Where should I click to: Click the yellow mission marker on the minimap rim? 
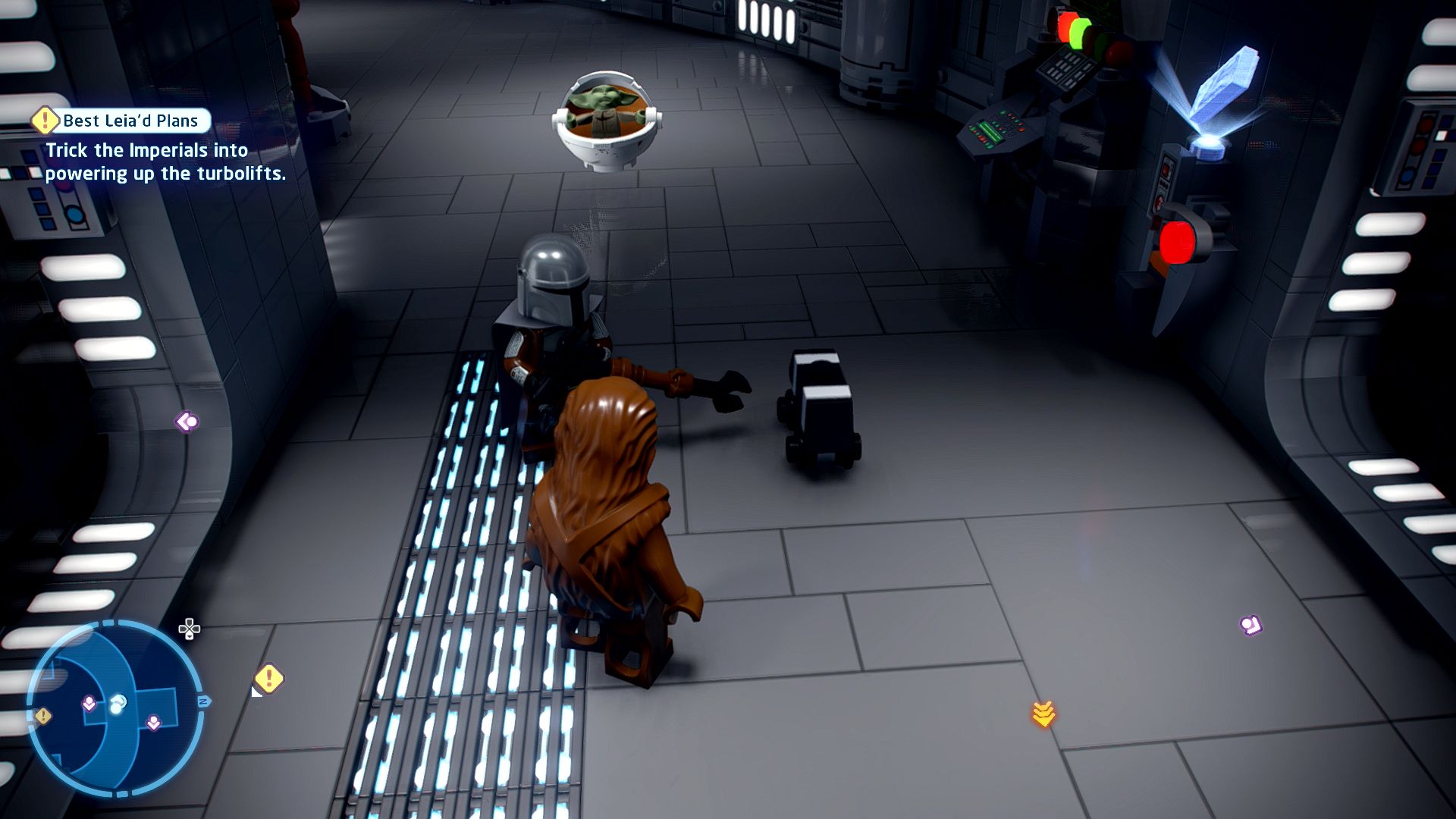[x=43, y=716]
